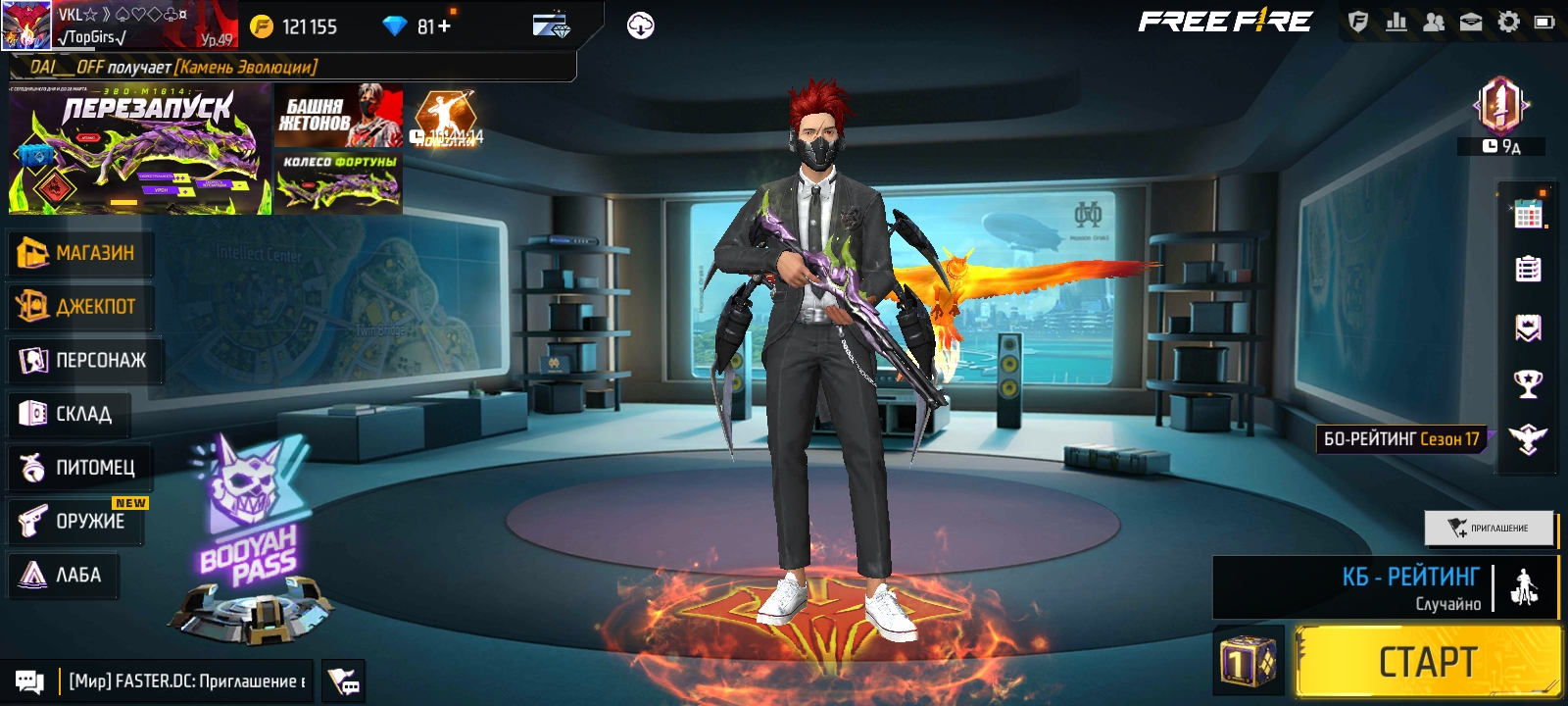View the leaderboard bar-chart icon
The width and height of the screenshot is (1568, 706).
(1396, 22)
